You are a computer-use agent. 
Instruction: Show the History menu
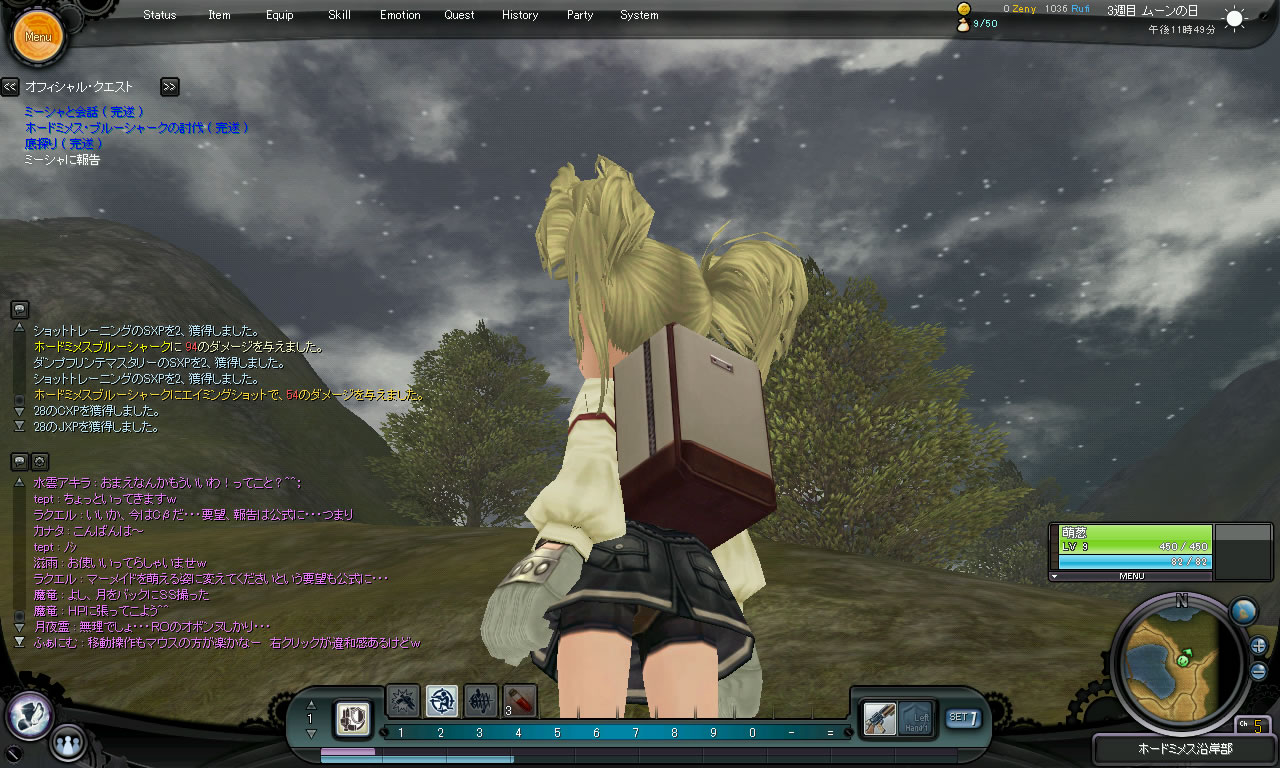pos(520,15)
